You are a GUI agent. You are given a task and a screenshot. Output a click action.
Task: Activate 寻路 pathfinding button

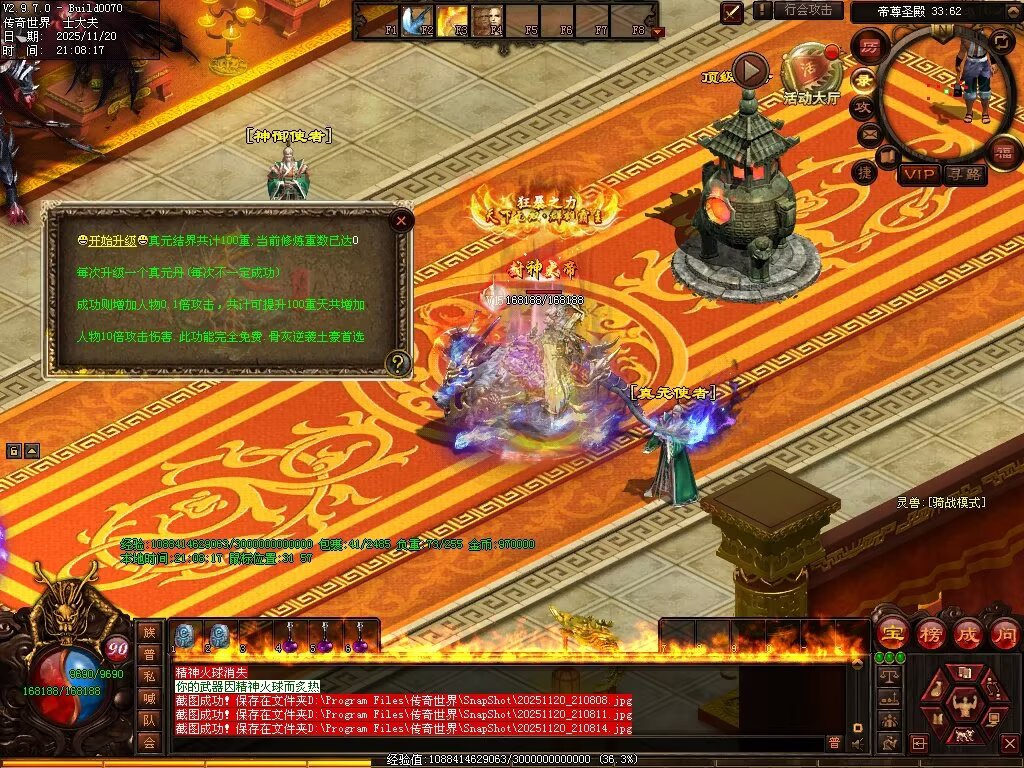pos(964,175)
